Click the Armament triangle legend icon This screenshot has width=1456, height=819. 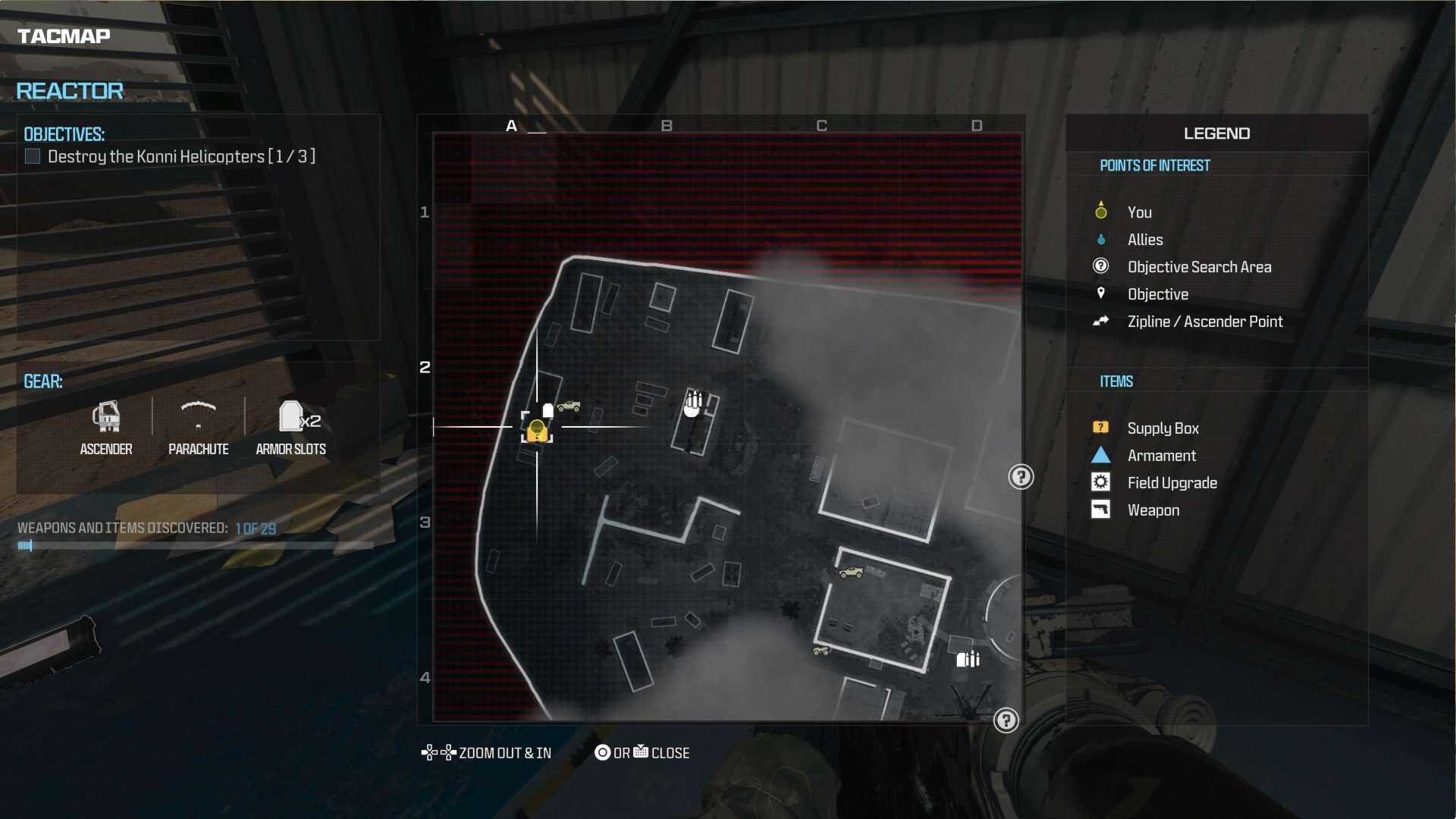coord(1101,454)
